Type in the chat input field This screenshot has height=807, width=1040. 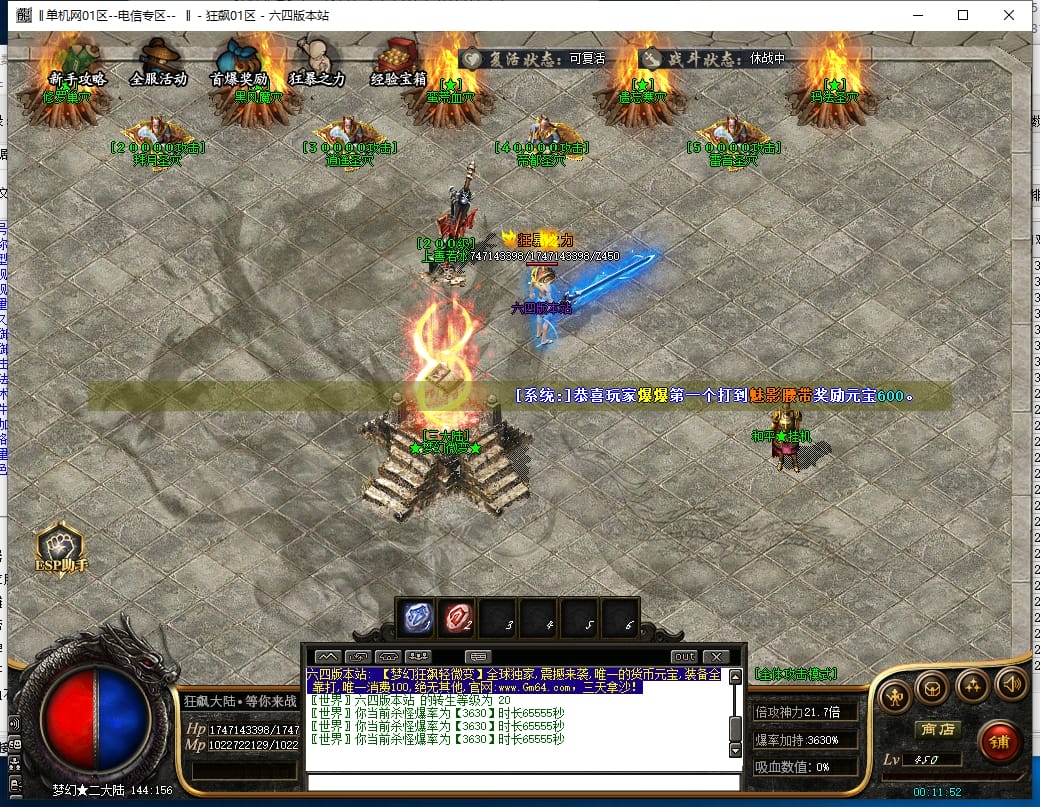(522, 782)
